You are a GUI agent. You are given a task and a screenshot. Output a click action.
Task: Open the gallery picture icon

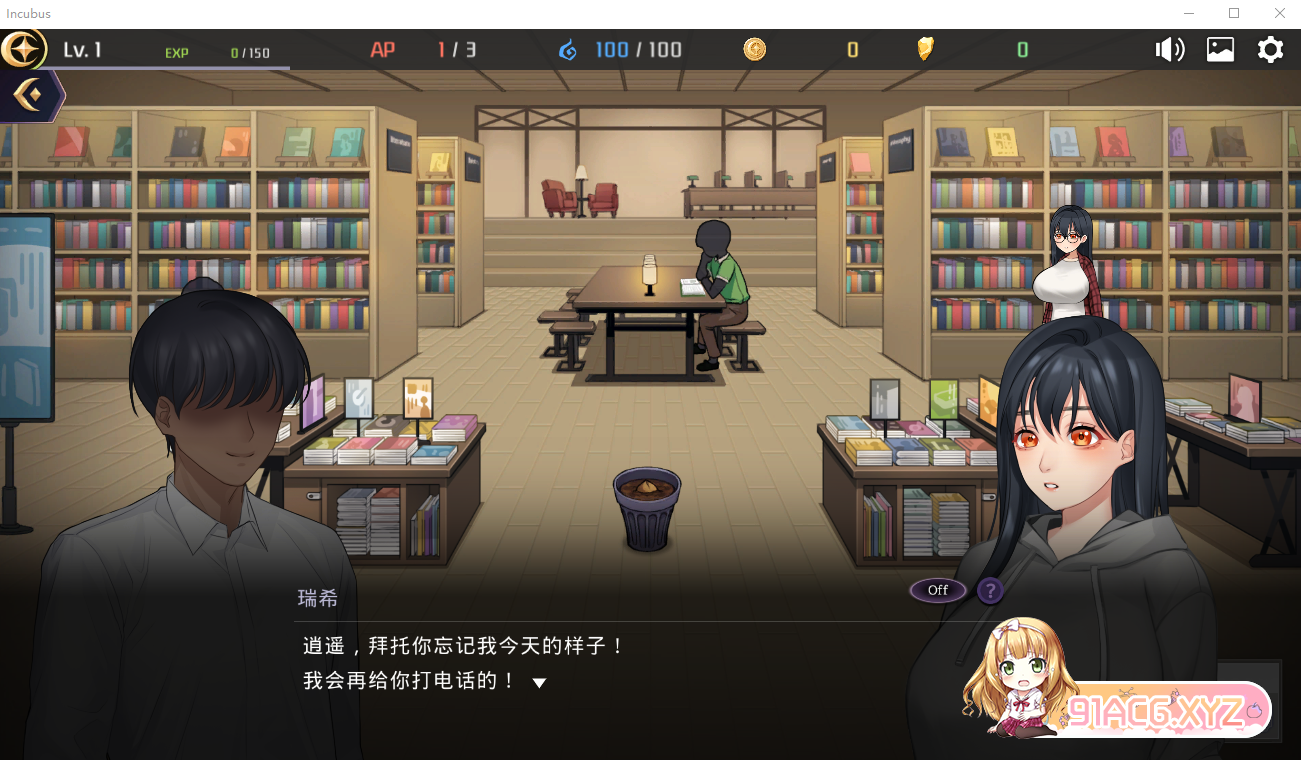click(1220, 48)
